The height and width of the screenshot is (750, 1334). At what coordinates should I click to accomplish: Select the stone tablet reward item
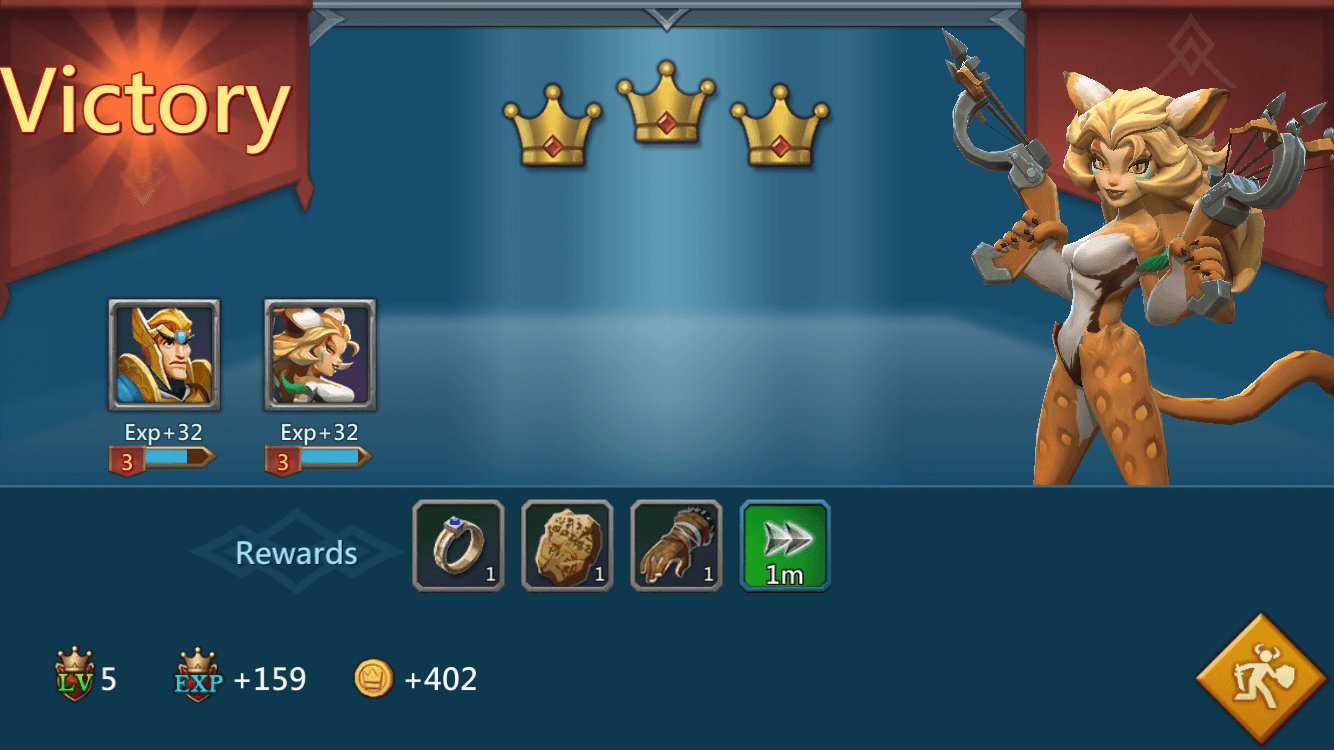[x=566, y=544]
